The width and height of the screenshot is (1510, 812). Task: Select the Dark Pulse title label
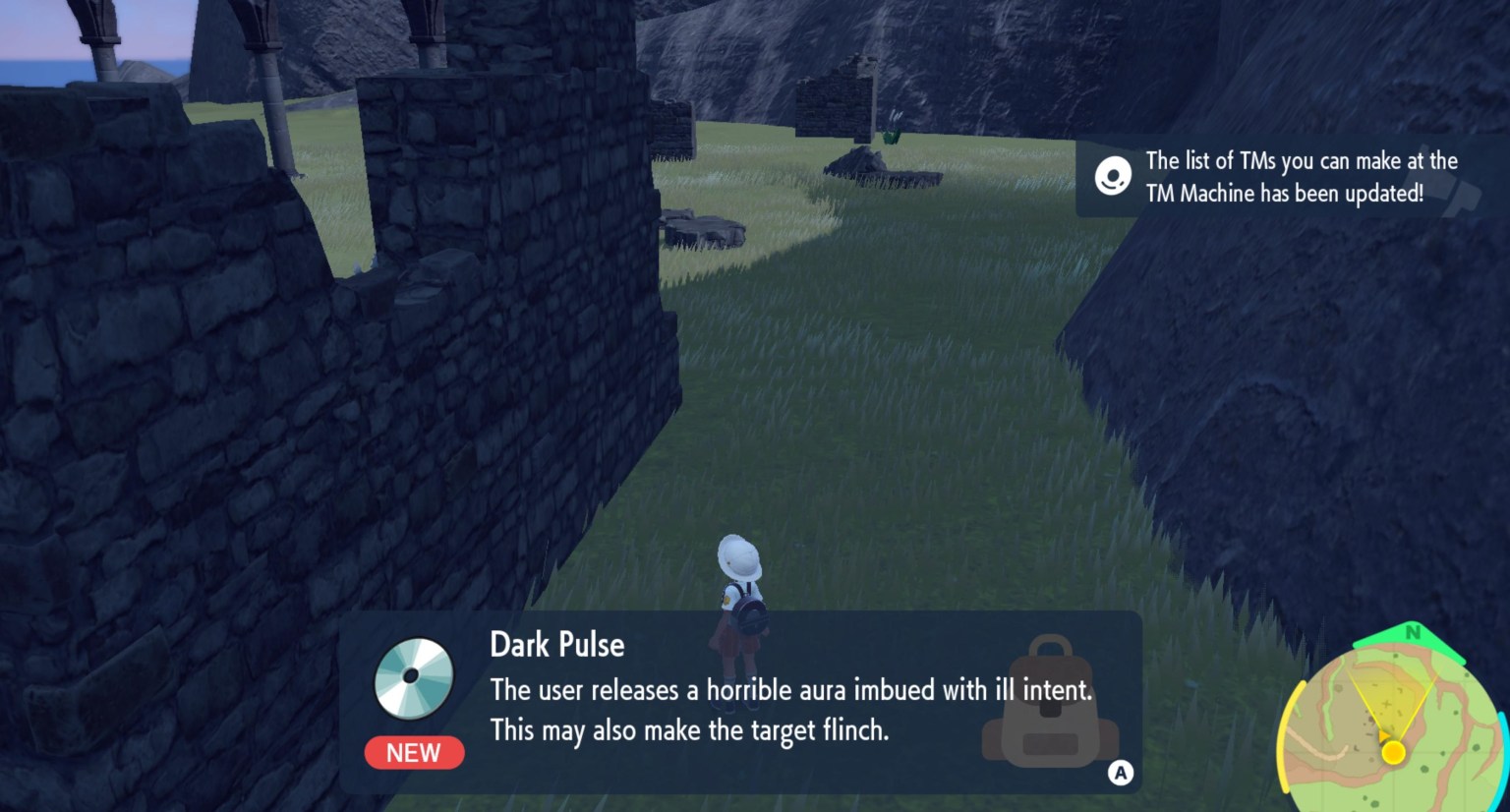557,645
